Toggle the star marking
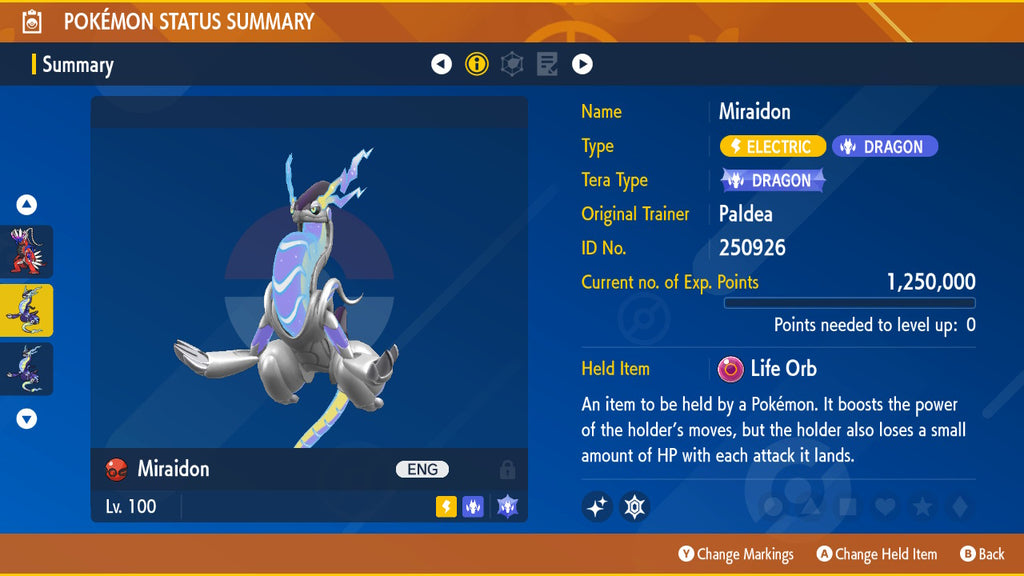This screenshot has width=1024, height=576. [922, 507]
